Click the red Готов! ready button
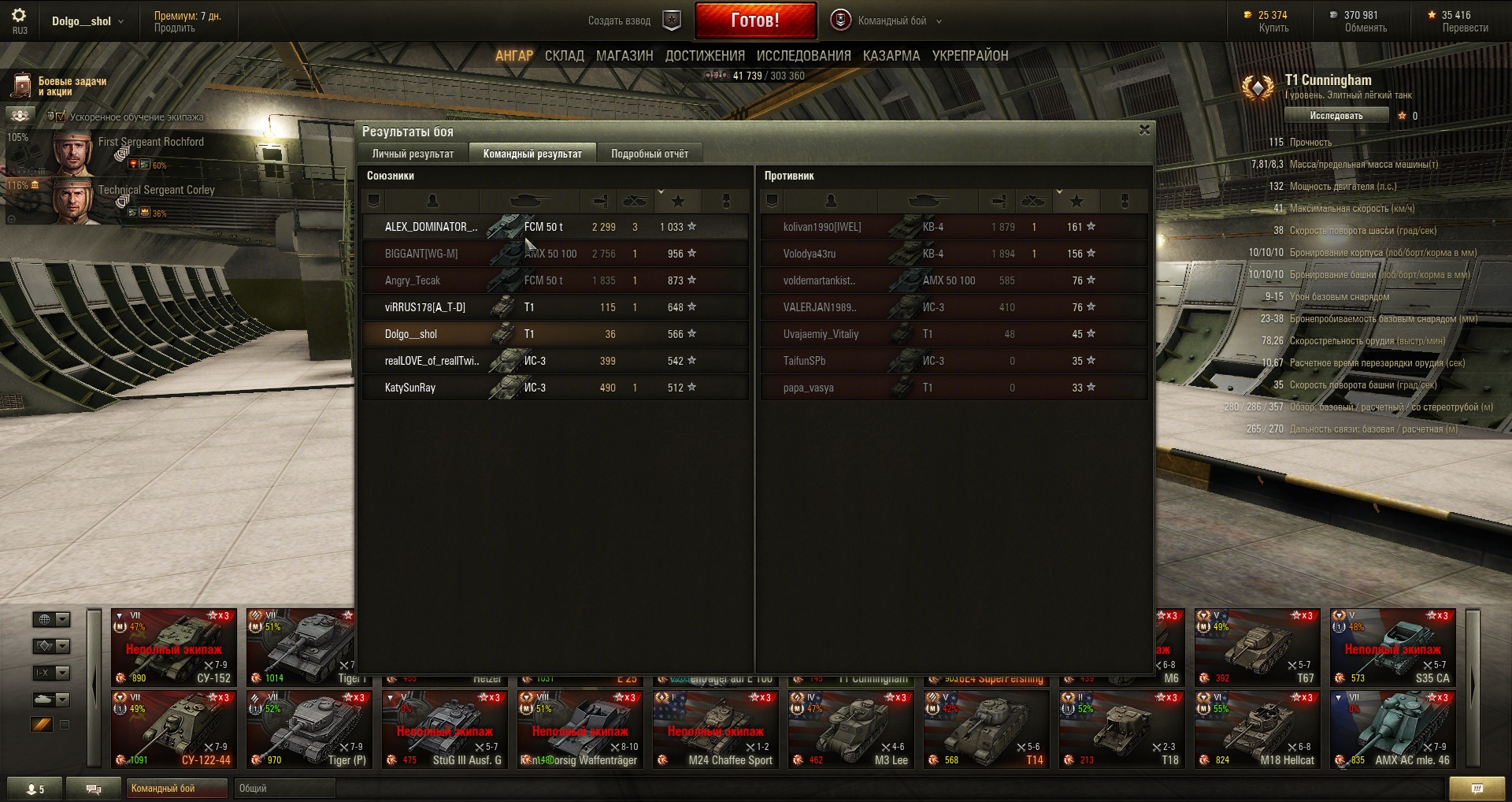The image size is (1512, 802). click(754, 20)
